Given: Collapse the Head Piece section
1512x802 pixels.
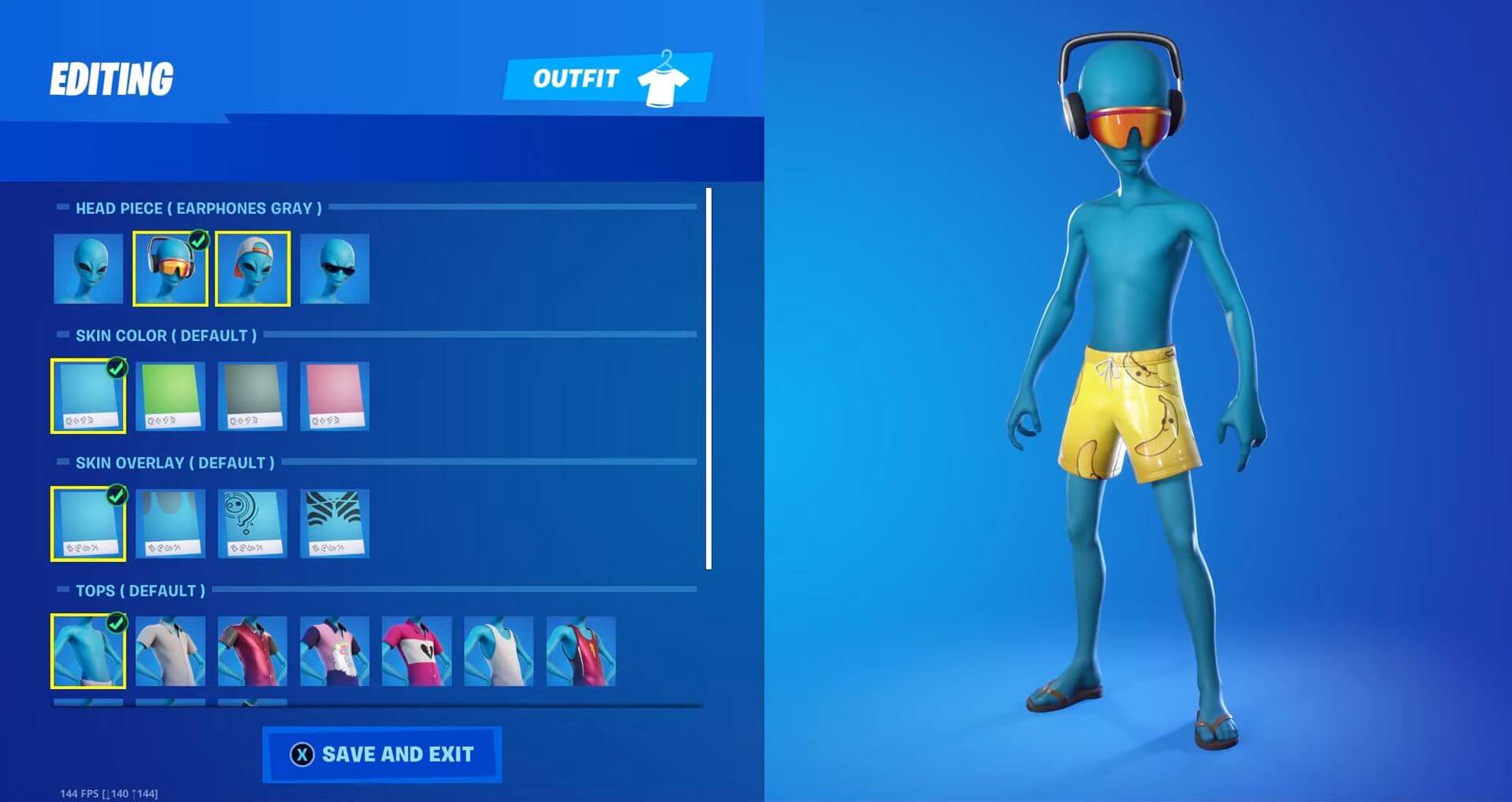Looking at the screenshot, I should click(x=62, y=208).
